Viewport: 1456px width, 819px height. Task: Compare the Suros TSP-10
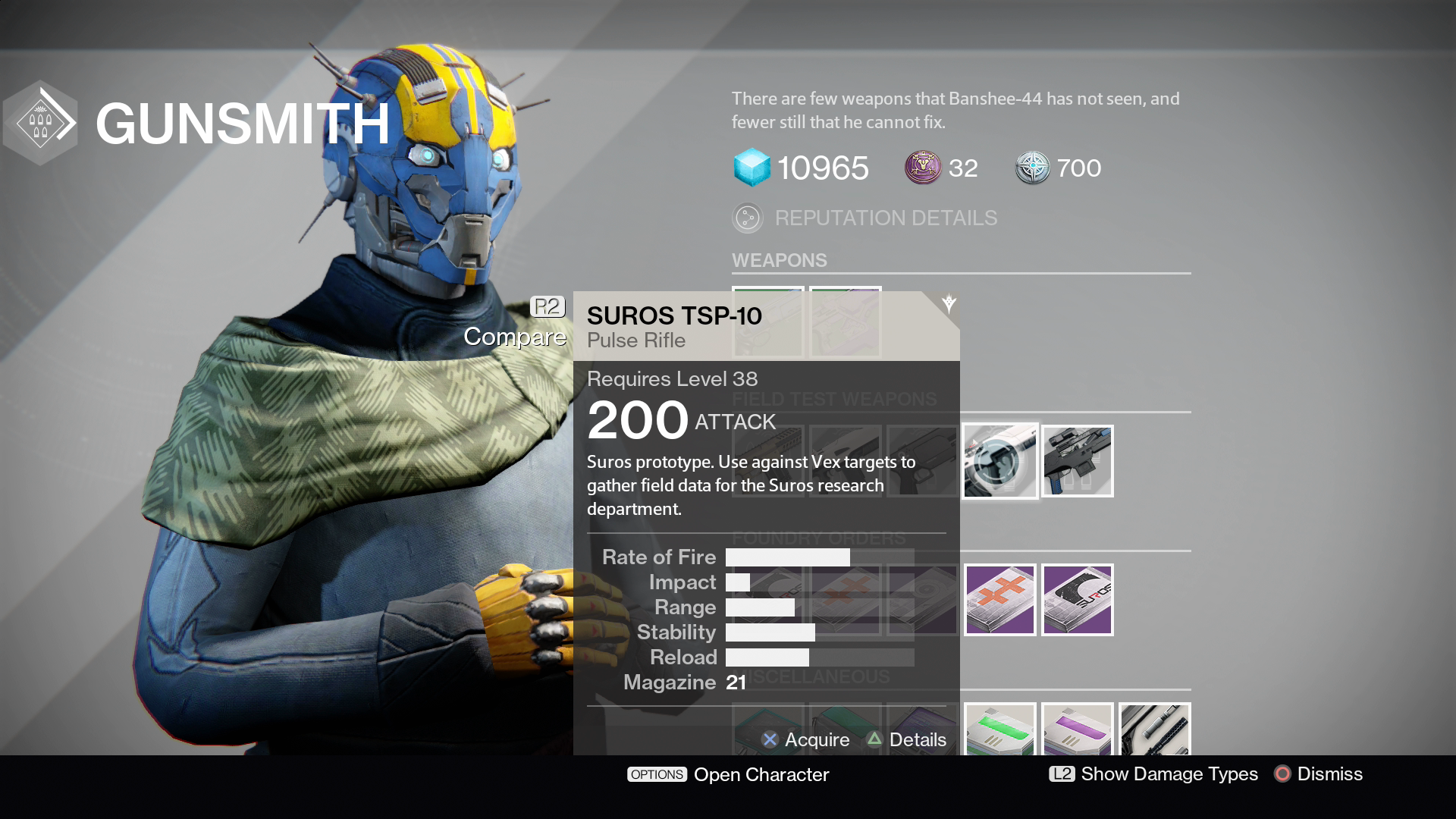(x=515, y=336)
